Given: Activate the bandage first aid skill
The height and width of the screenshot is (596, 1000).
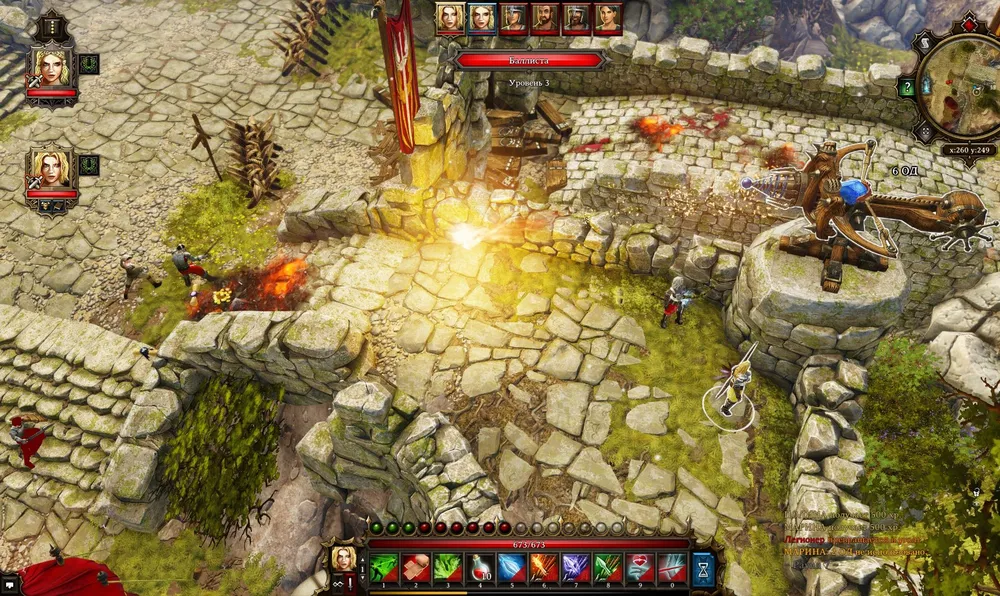Looking at the screenshot, I should (x=416, y=568).
